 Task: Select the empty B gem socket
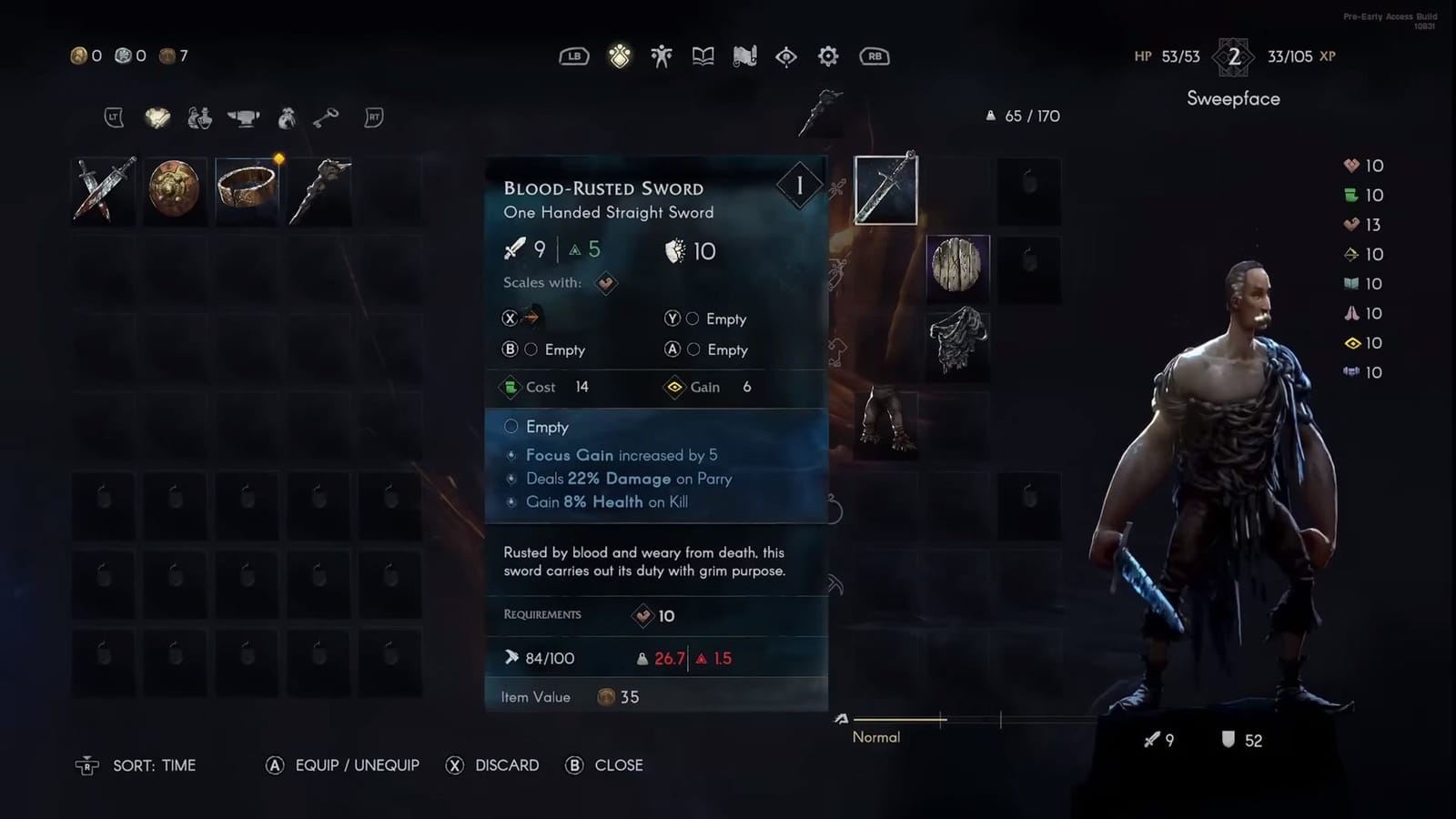tap(531, 349)
